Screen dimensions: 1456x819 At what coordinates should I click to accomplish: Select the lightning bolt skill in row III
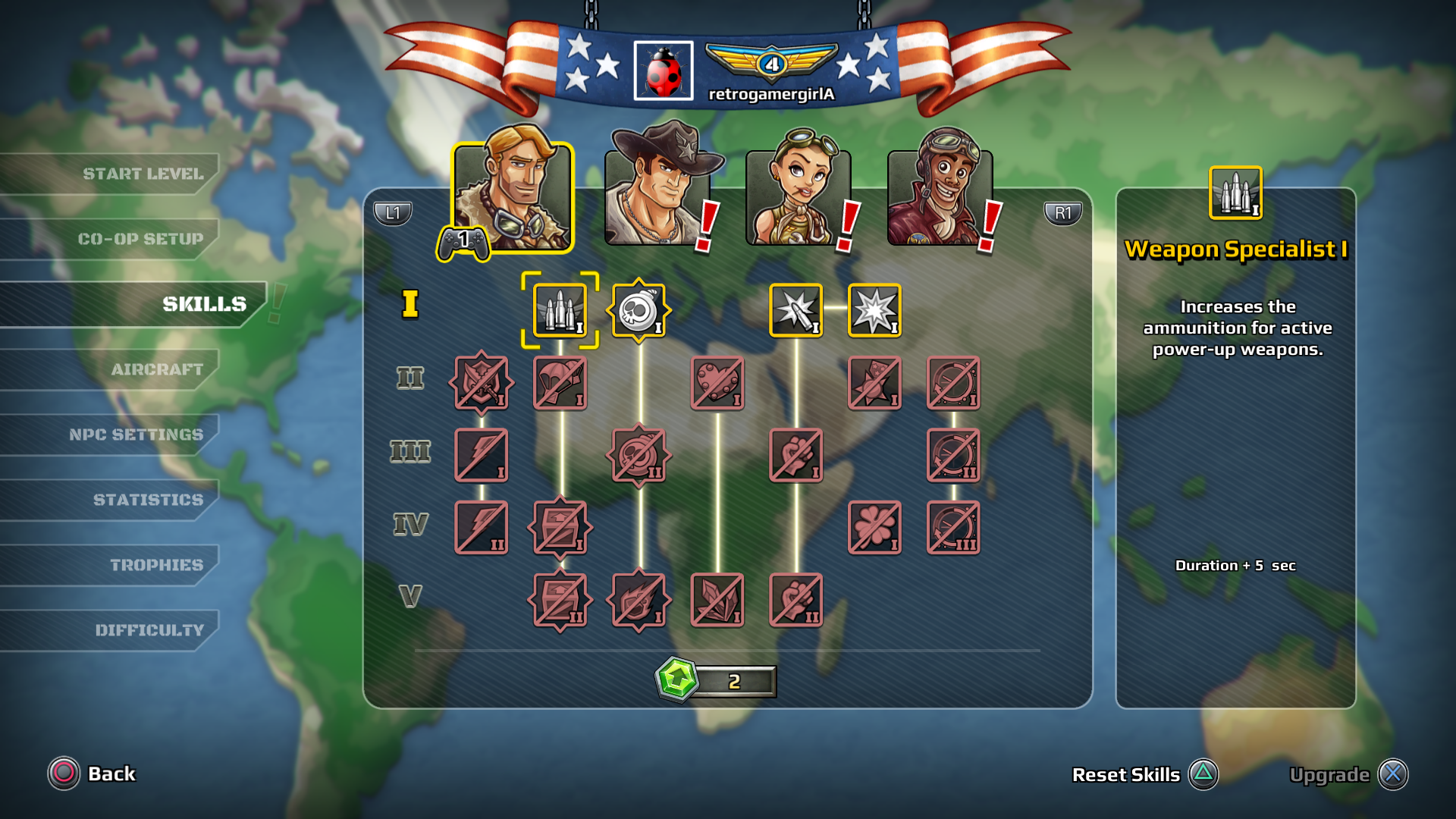pyautogui.click(x=482, y=455)
